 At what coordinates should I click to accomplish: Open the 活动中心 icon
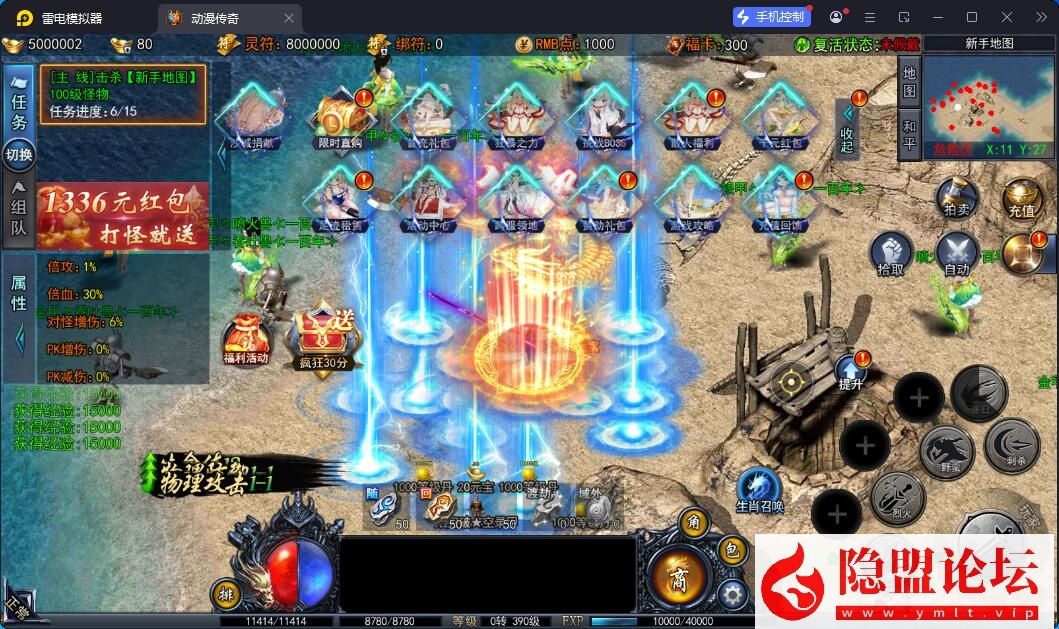(x=429, y=199)
